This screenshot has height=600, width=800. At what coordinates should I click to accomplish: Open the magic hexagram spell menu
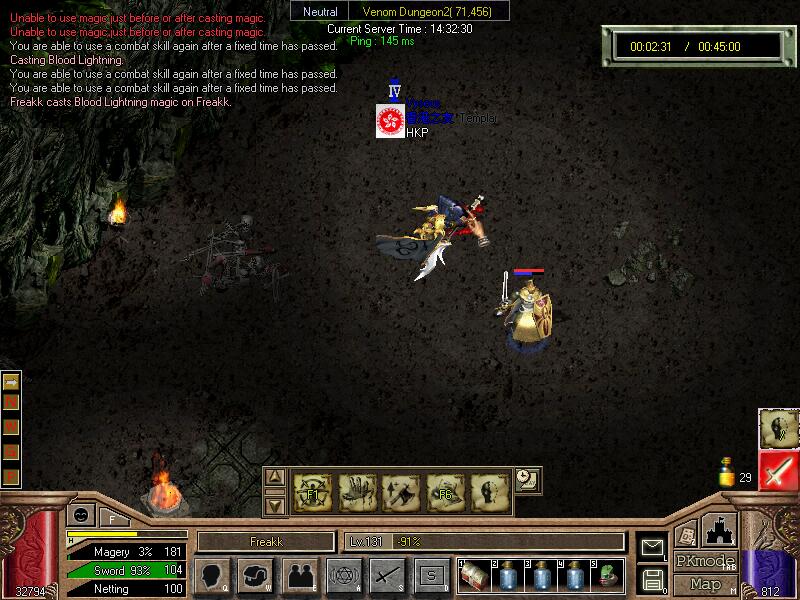click(343, 575)
